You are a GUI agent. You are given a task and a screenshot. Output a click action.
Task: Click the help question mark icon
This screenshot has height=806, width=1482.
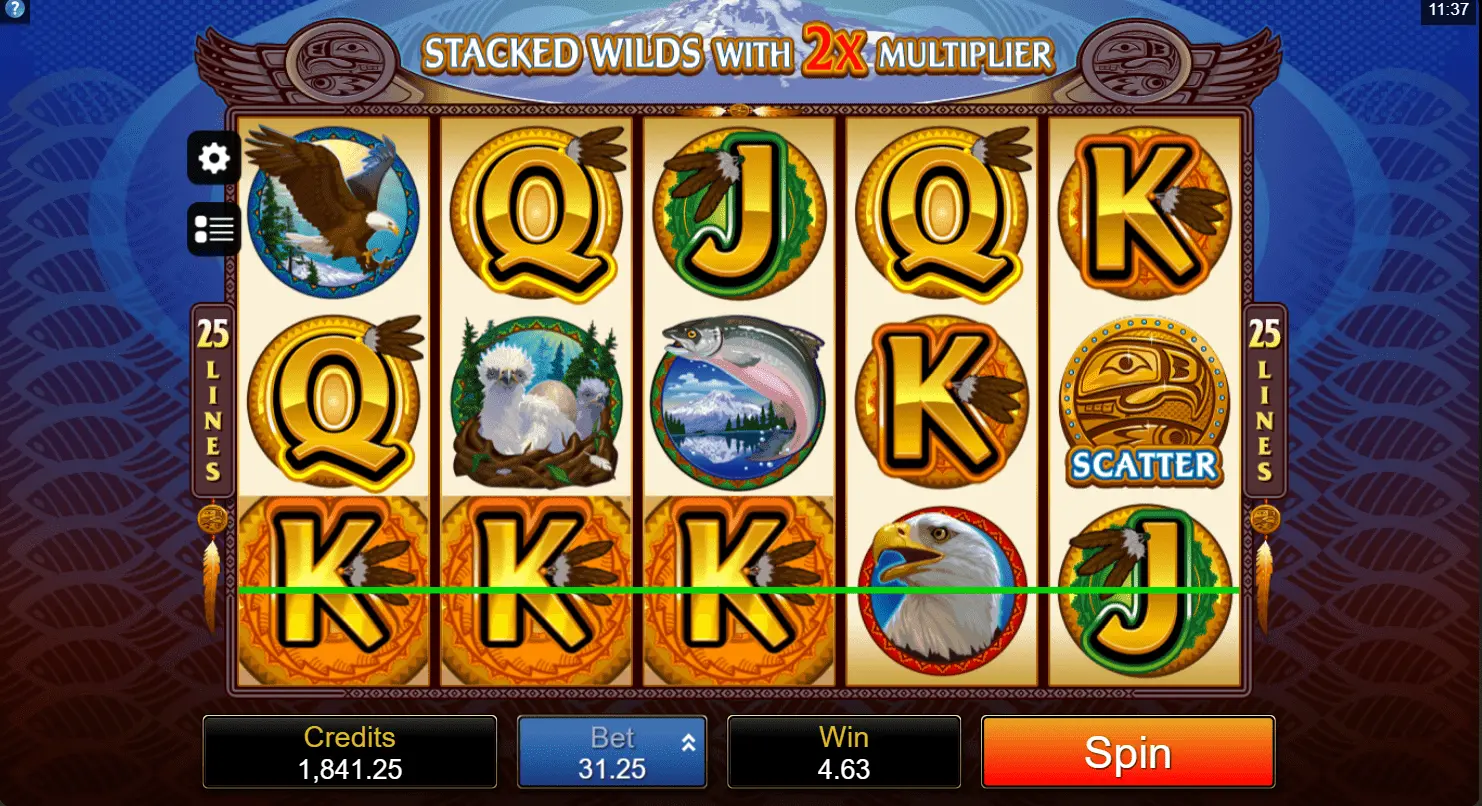pos(13,10)
